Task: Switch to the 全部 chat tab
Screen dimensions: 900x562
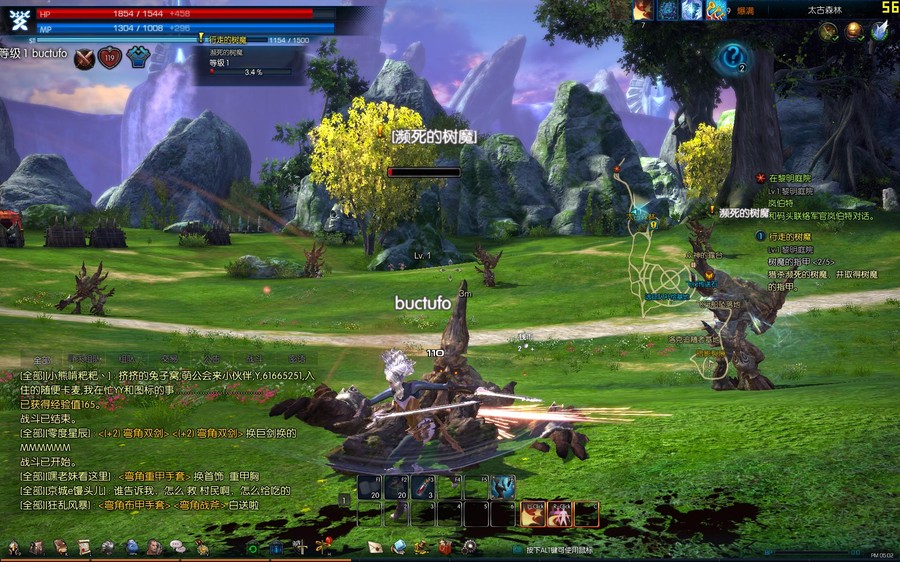Action: [x=41, y=359]
